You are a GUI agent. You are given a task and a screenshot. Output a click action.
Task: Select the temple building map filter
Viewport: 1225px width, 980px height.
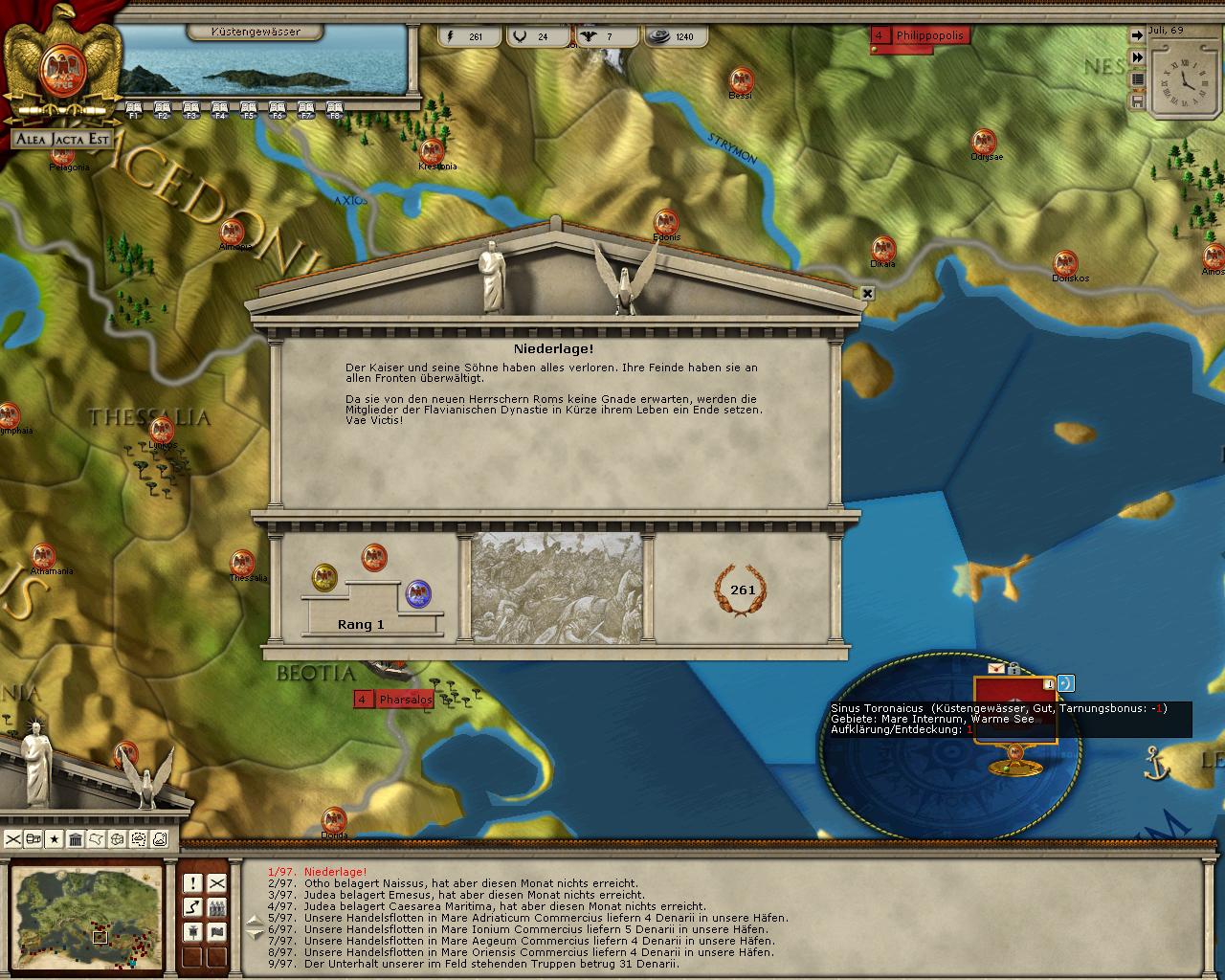click(x=76, y=839)
